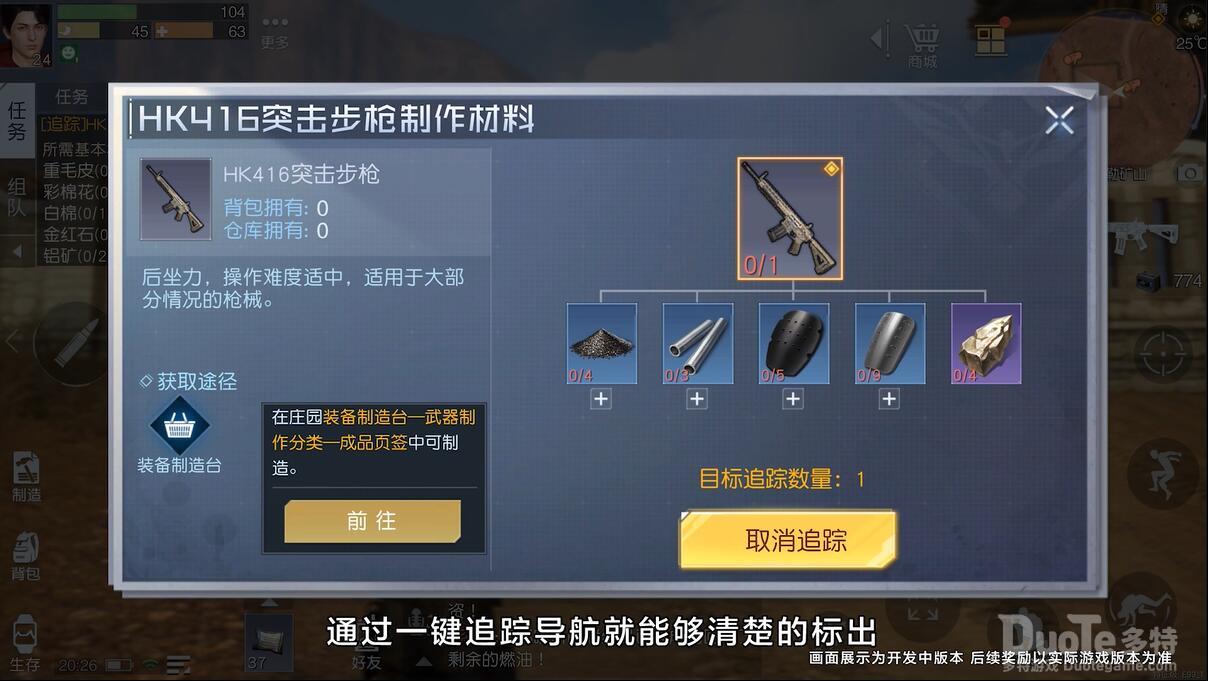Screen dimensions: 1208x681
Task: Open the 背包 backpack
Action: pyautogui.click(x=26, y=556)
